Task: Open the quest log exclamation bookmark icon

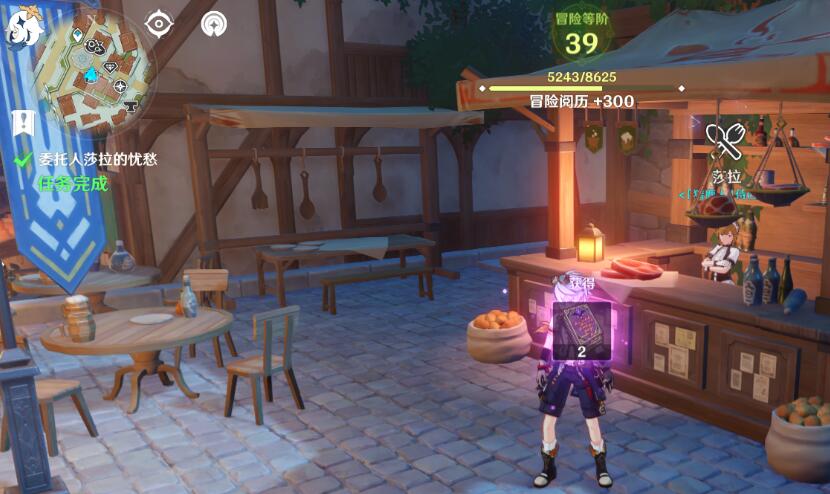Action: click(x=22, y=122)
